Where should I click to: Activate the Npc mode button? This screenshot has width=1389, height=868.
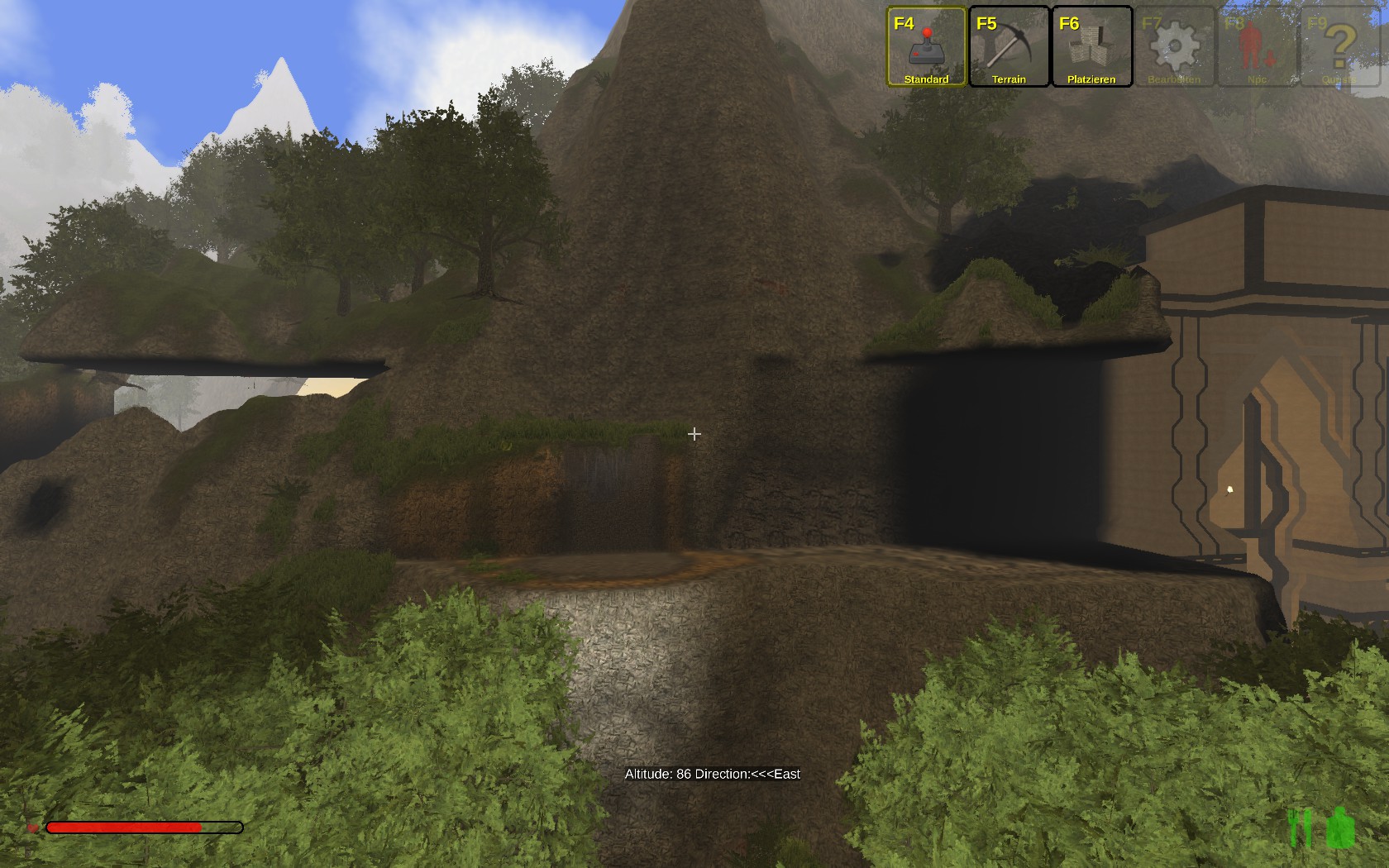[x=1257, y=46]
